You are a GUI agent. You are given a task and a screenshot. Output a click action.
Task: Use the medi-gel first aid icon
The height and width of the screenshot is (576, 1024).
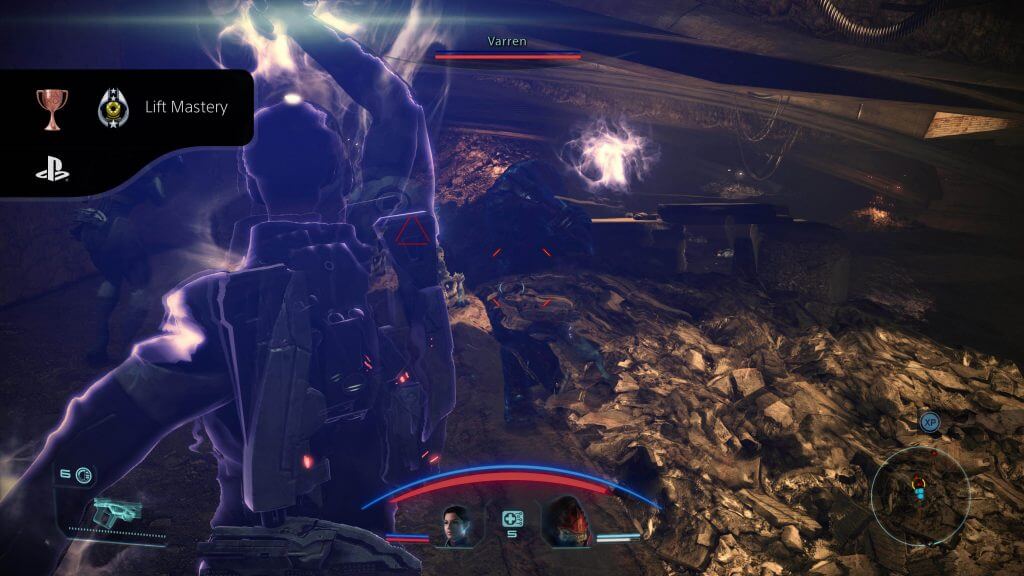513,518
